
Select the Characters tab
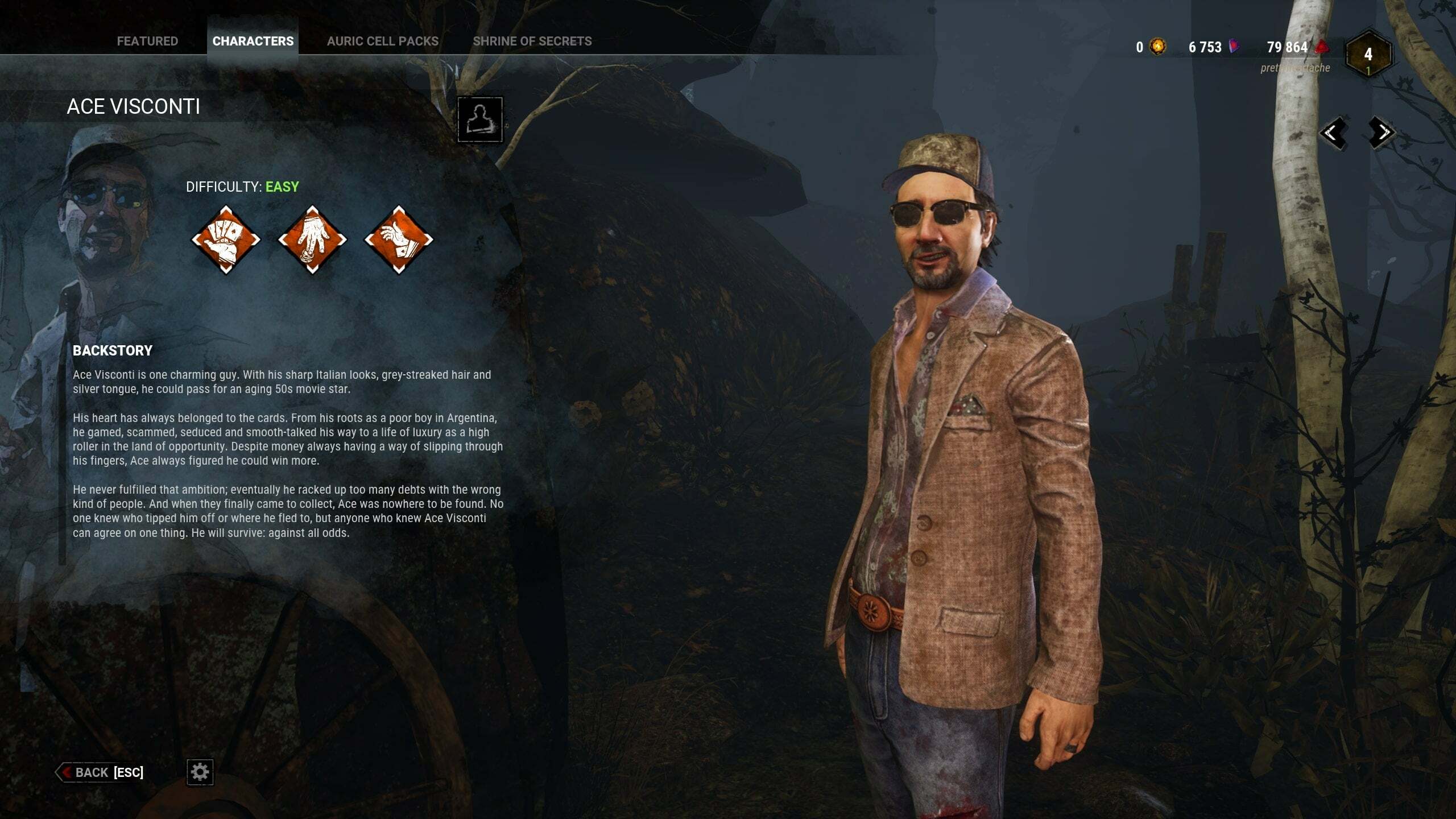(253, 41)
